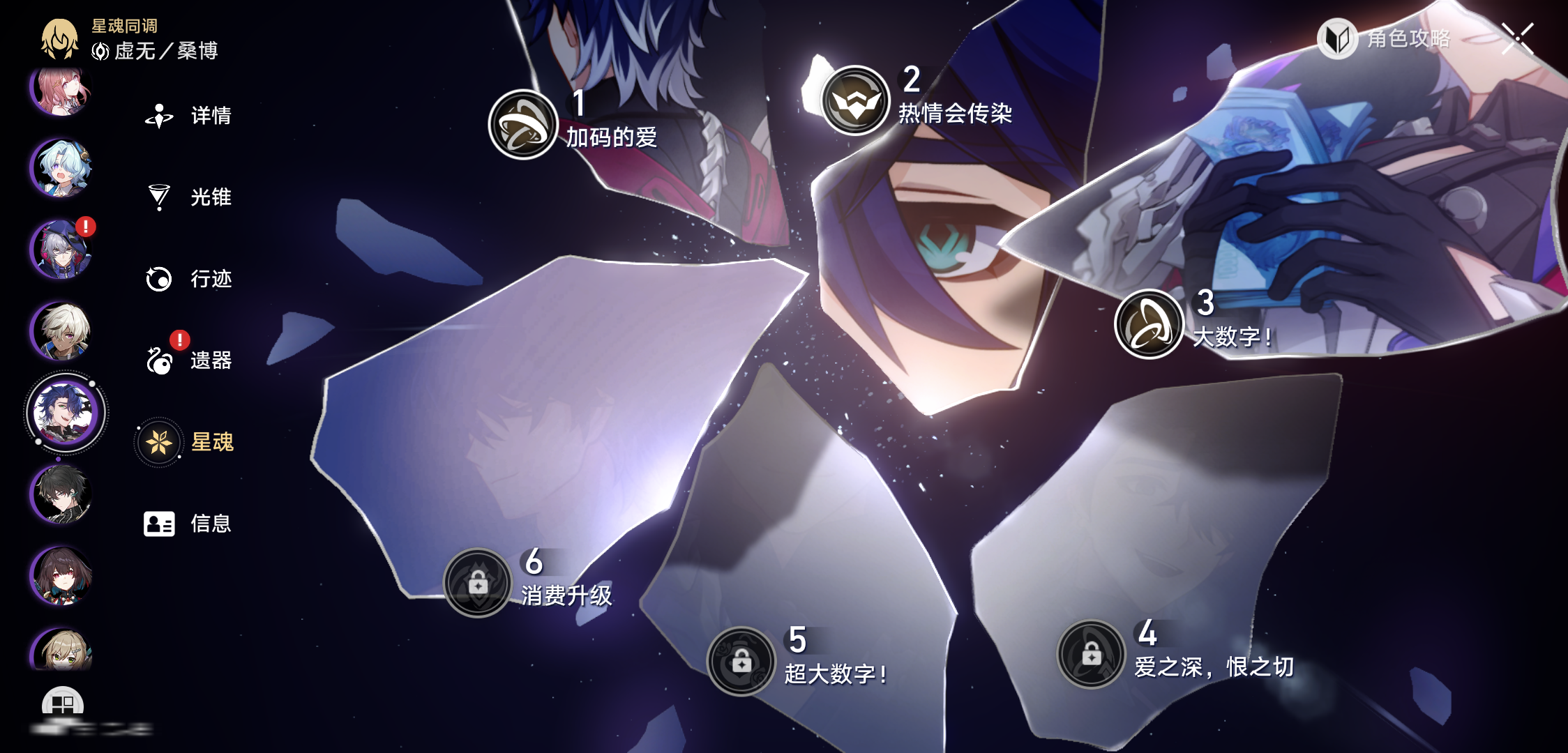Choose the white-haired dark-skinned character portrait
The width and height of the screenshot is (1568, 753).
[62, 330]
